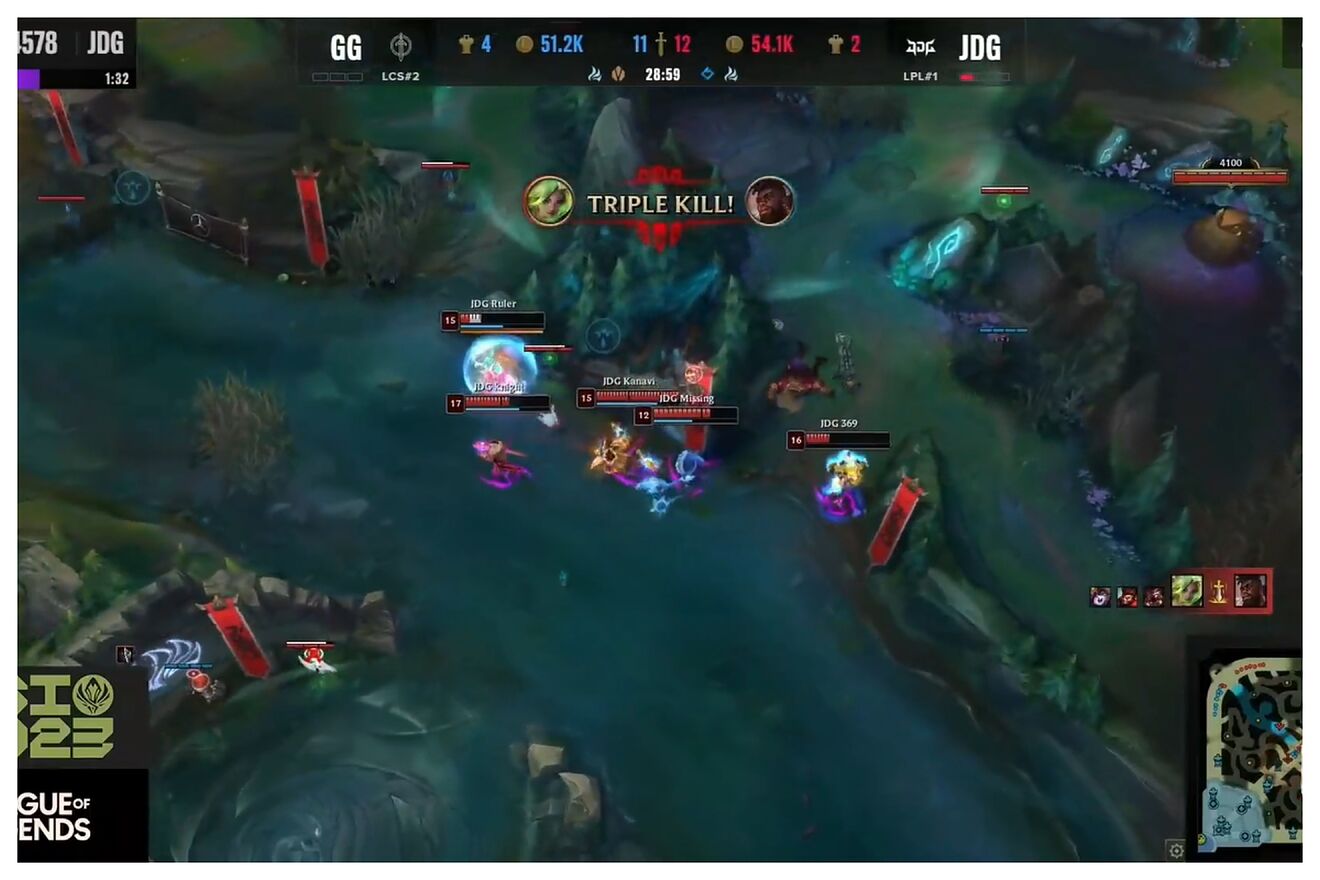Select the red sentinel assist portrait in the kill callout
Viewport: 1320px width, 880px height.
[1127, 596]
